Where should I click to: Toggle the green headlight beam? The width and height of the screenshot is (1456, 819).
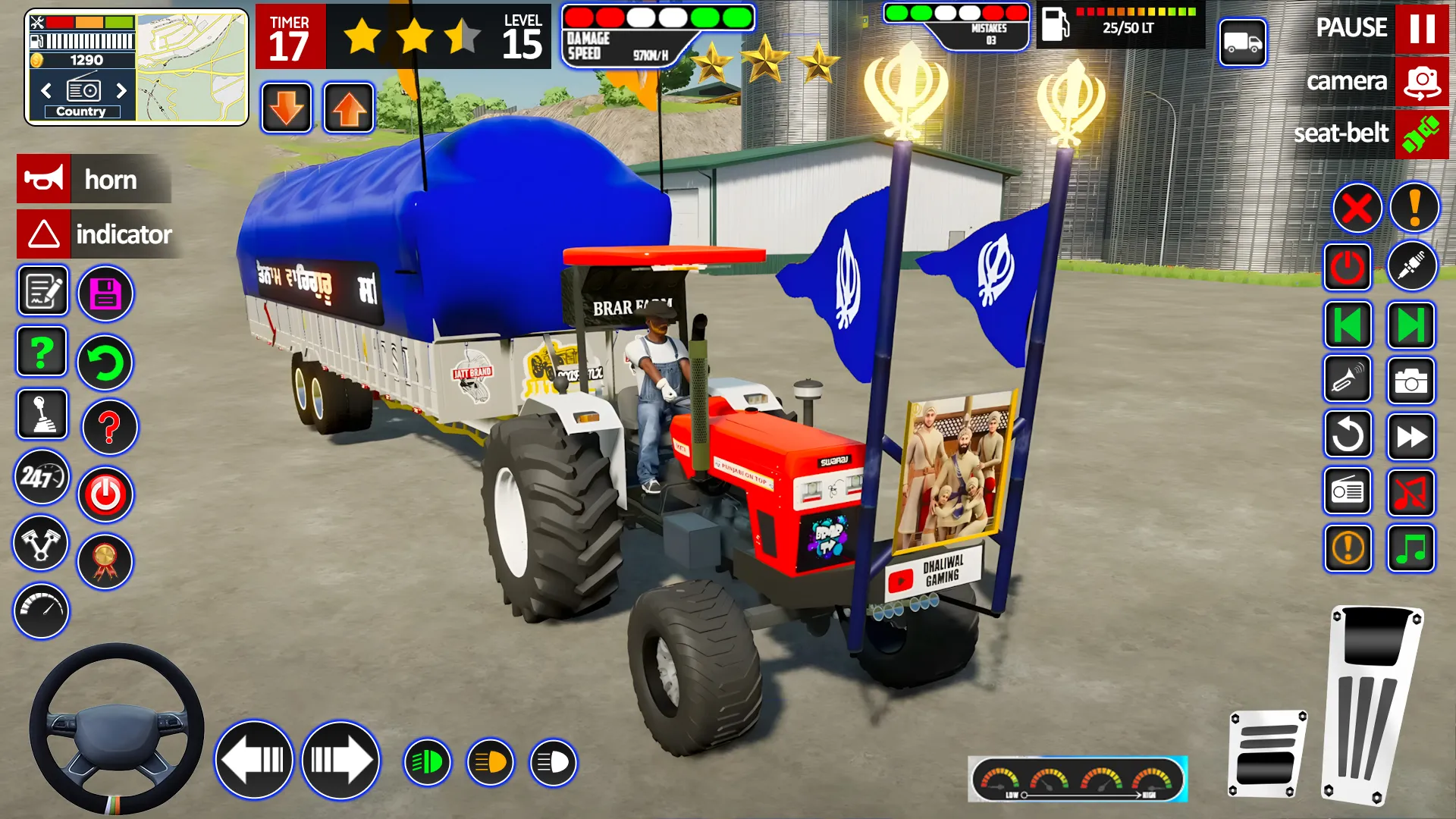(x=428, y=762)
